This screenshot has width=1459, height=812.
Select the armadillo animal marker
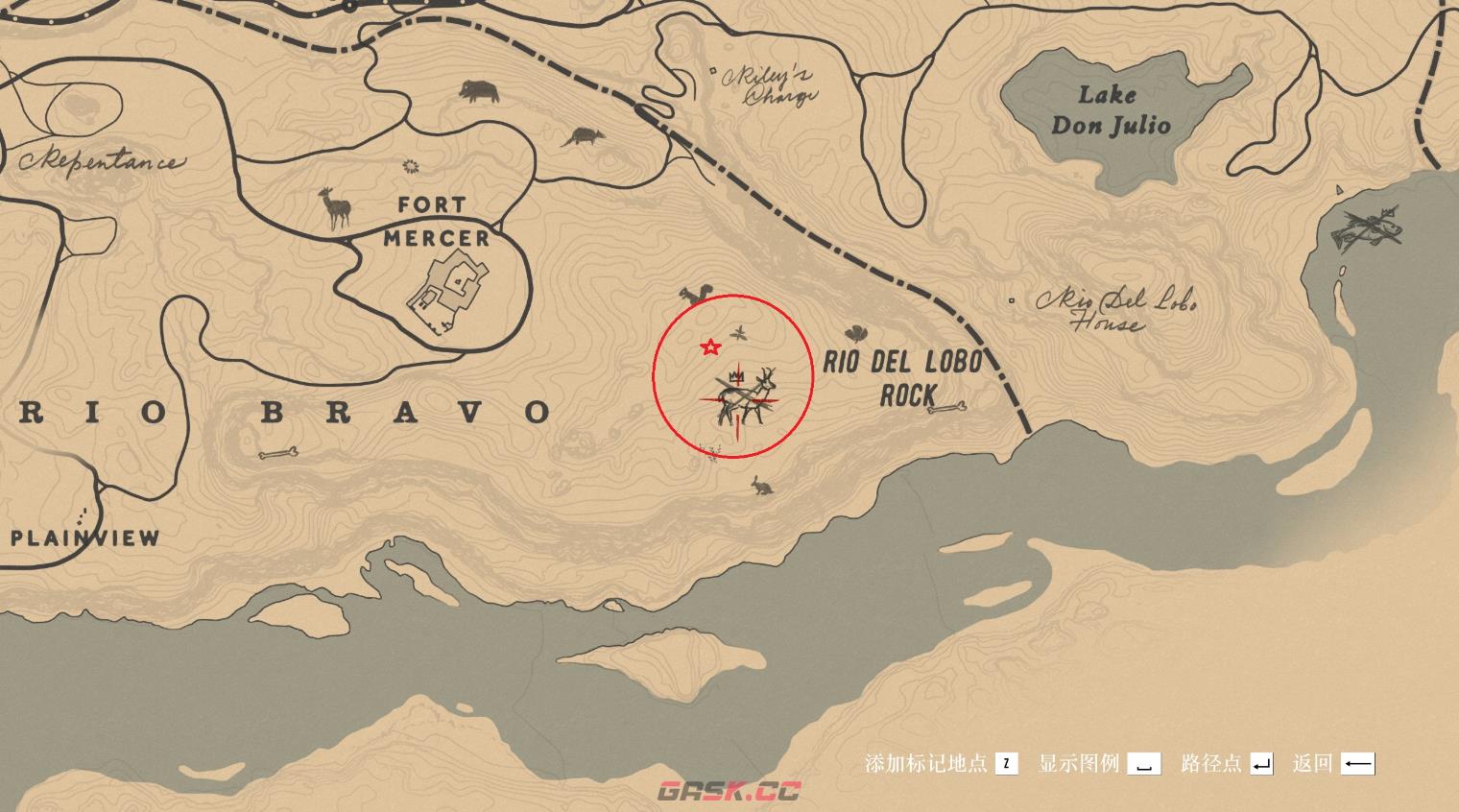click(579, 137)
